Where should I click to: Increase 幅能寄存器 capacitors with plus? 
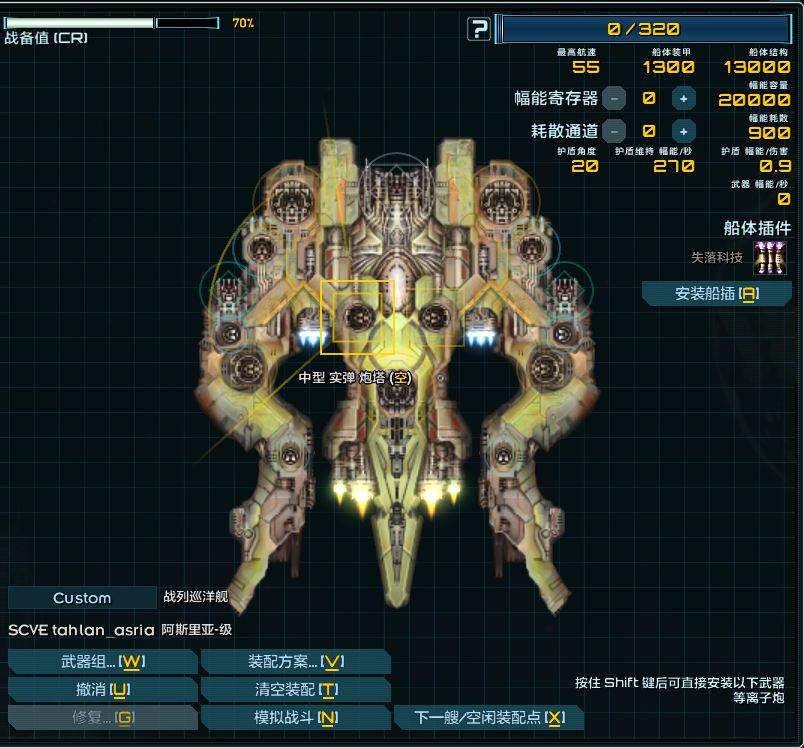tap(683, 98)
